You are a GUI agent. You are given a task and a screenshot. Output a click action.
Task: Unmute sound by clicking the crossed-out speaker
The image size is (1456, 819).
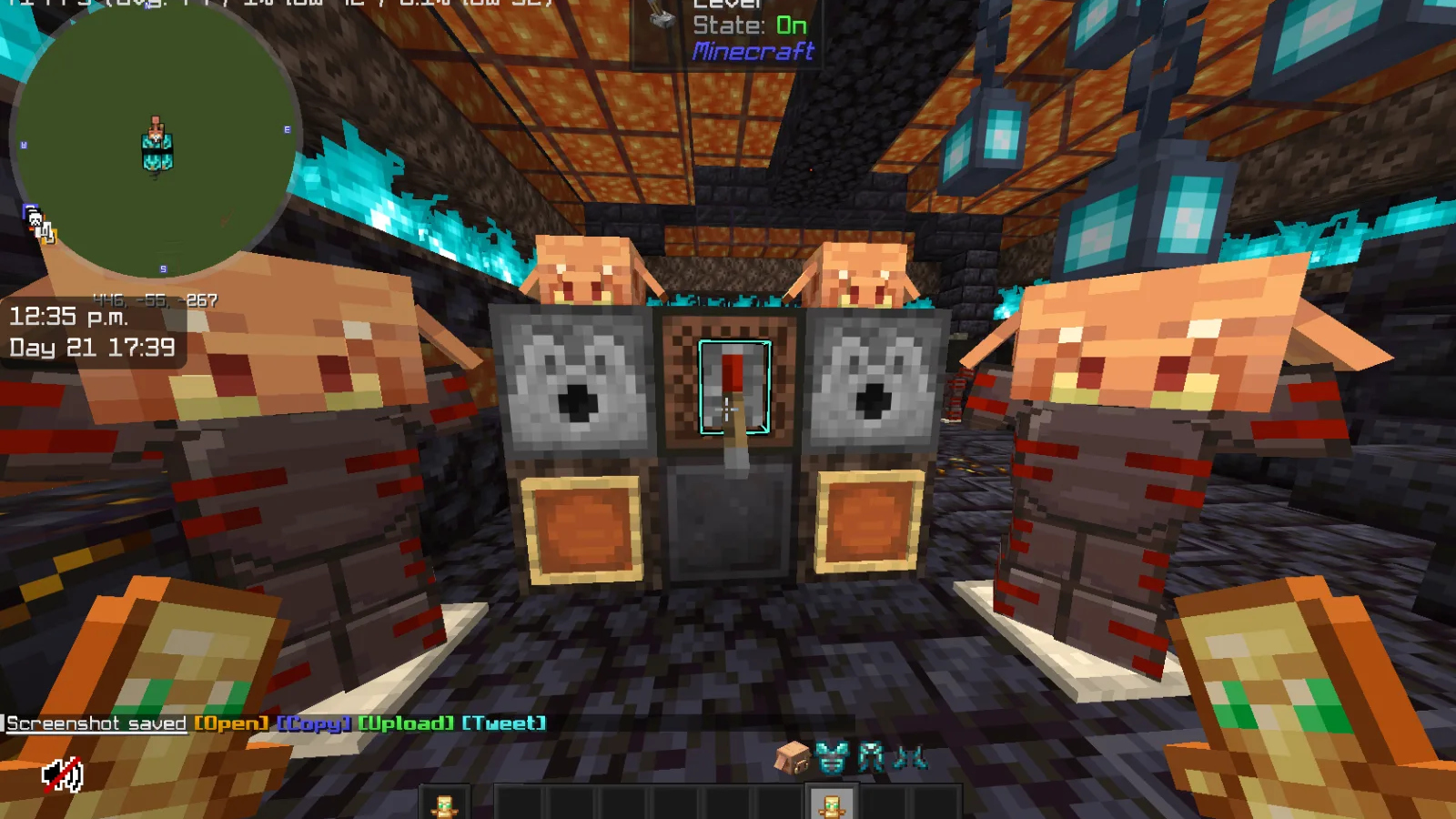[x=62, y=775]
